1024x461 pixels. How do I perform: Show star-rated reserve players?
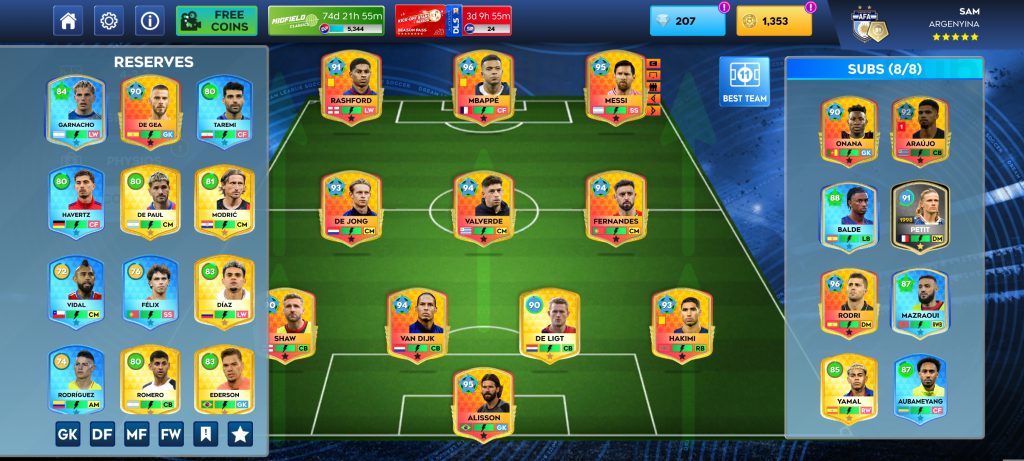tap(240, 434)
